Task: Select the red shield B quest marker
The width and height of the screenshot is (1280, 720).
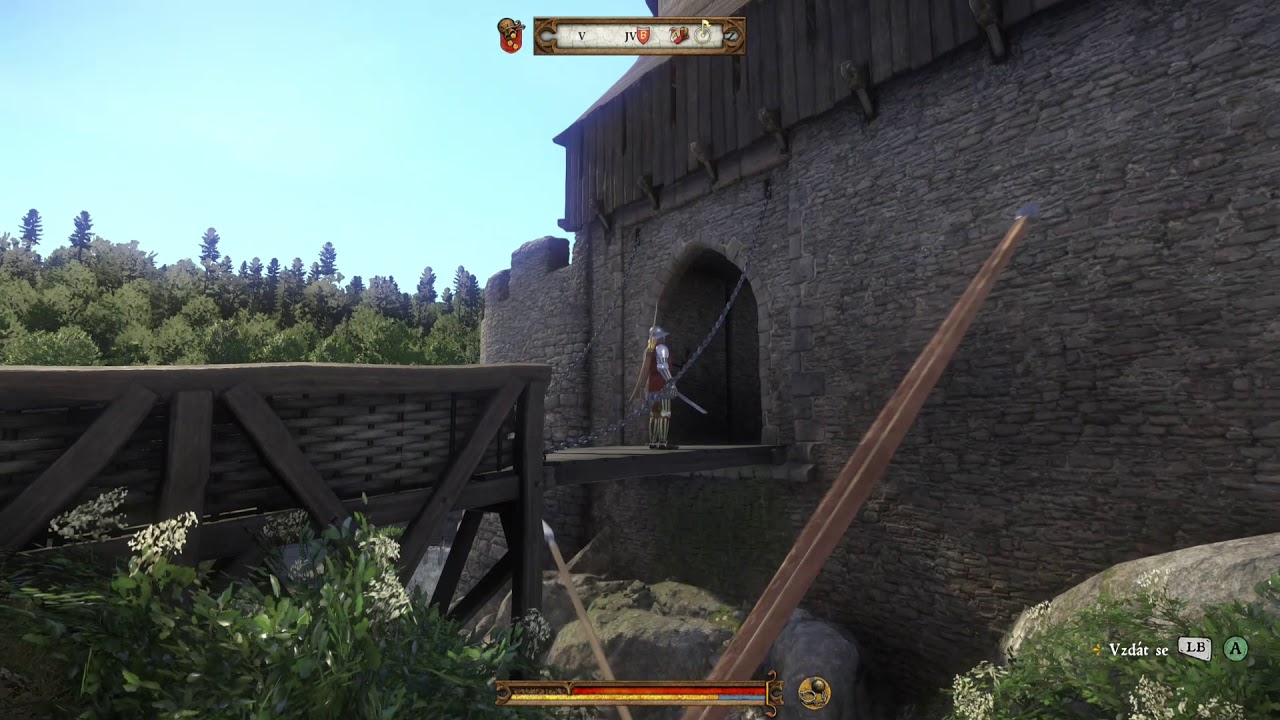Action: [643, 35]
